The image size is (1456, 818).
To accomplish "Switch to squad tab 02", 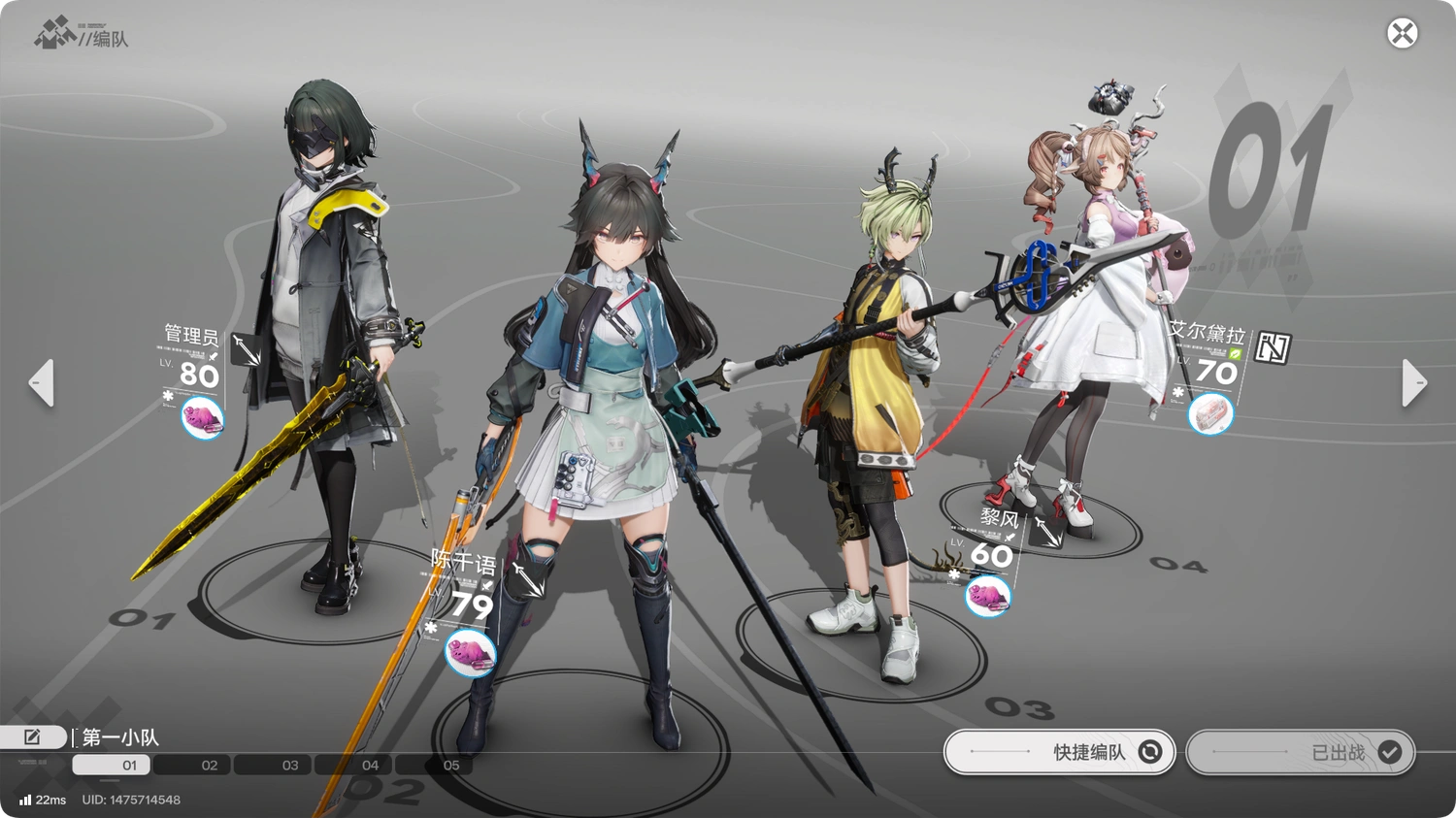I will click(192, 766).
